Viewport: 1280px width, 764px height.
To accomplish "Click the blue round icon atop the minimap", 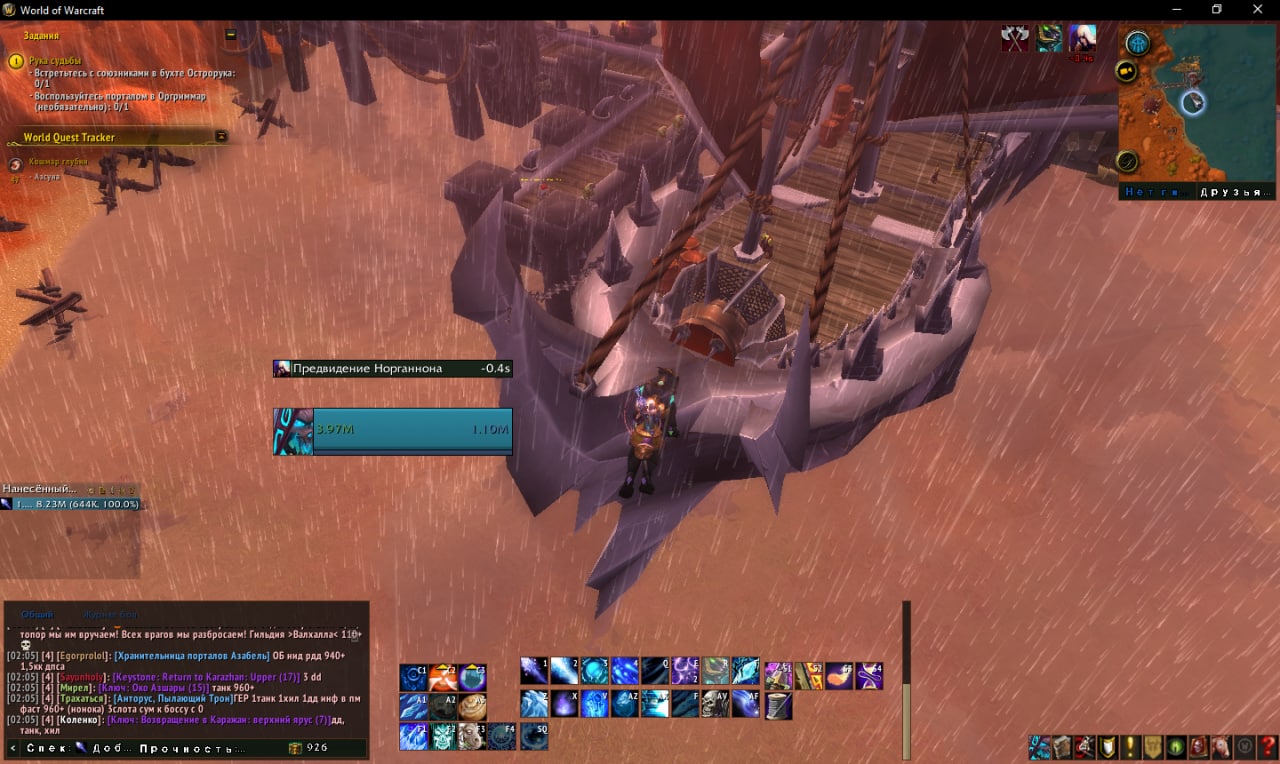I will 1137,43.
